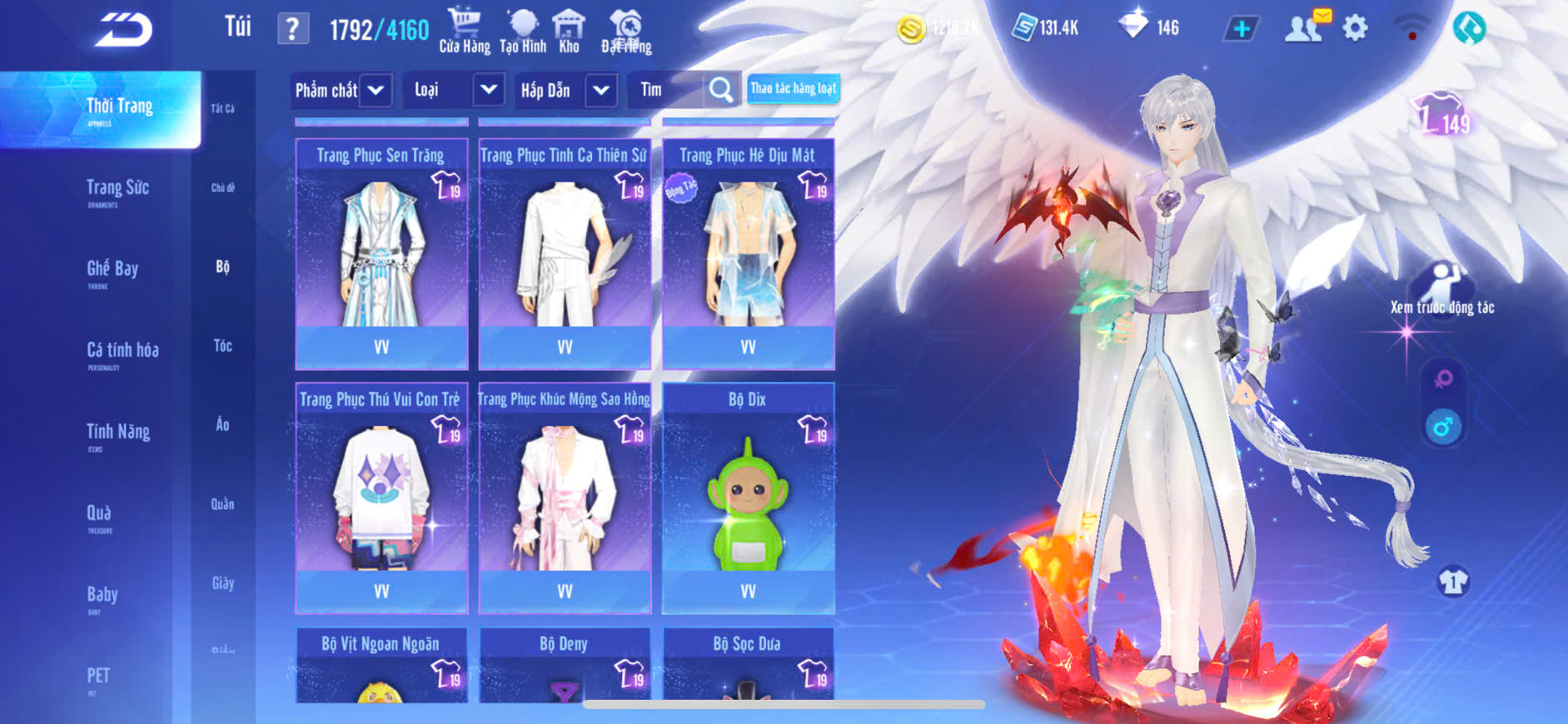Viewport: 1568px width, 724px height.
Task: Select the Tóc subcategory
Action: tap(222, 345)
